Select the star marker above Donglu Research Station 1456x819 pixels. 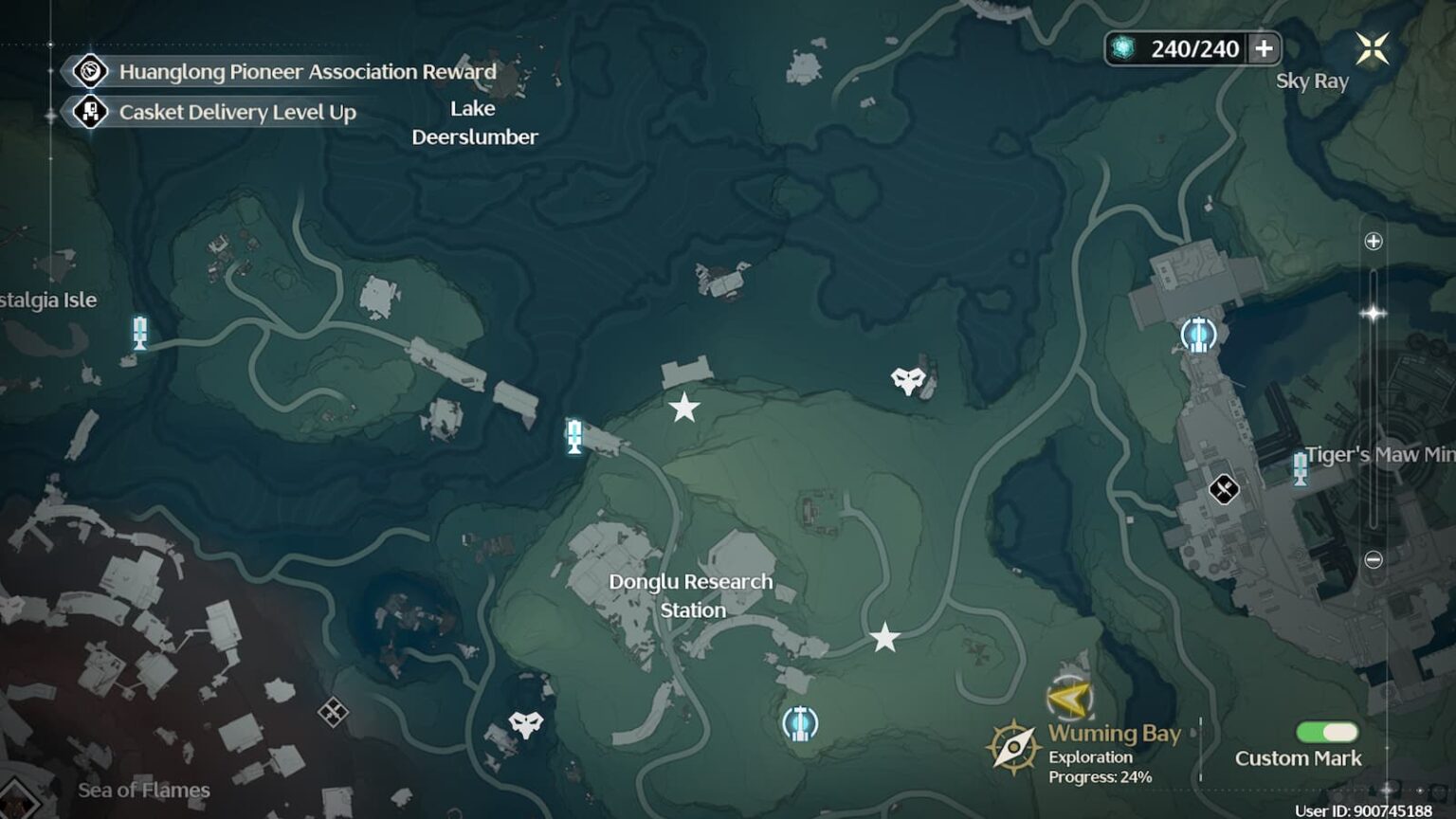coord(683,409)
